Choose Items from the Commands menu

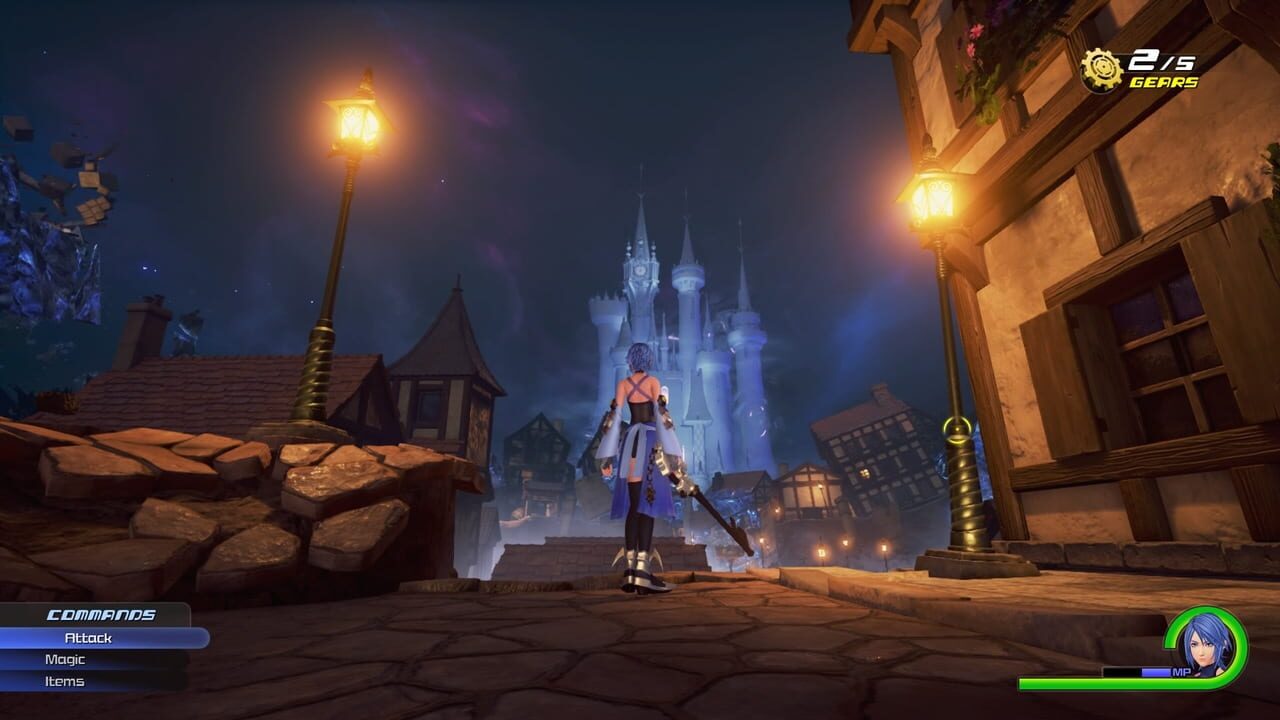[62, 681]
